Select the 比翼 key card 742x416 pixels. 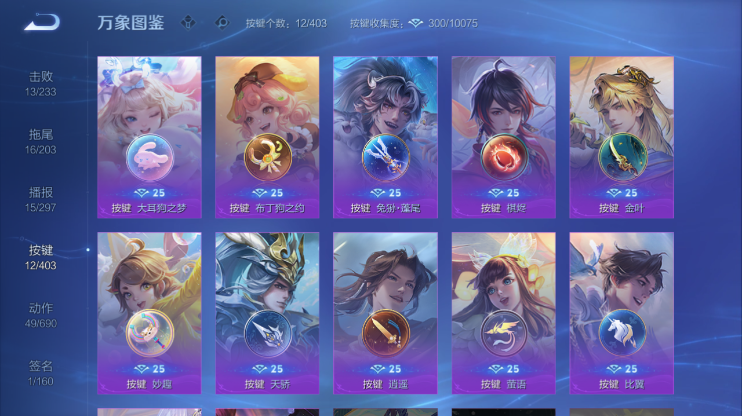pos(621,313)
